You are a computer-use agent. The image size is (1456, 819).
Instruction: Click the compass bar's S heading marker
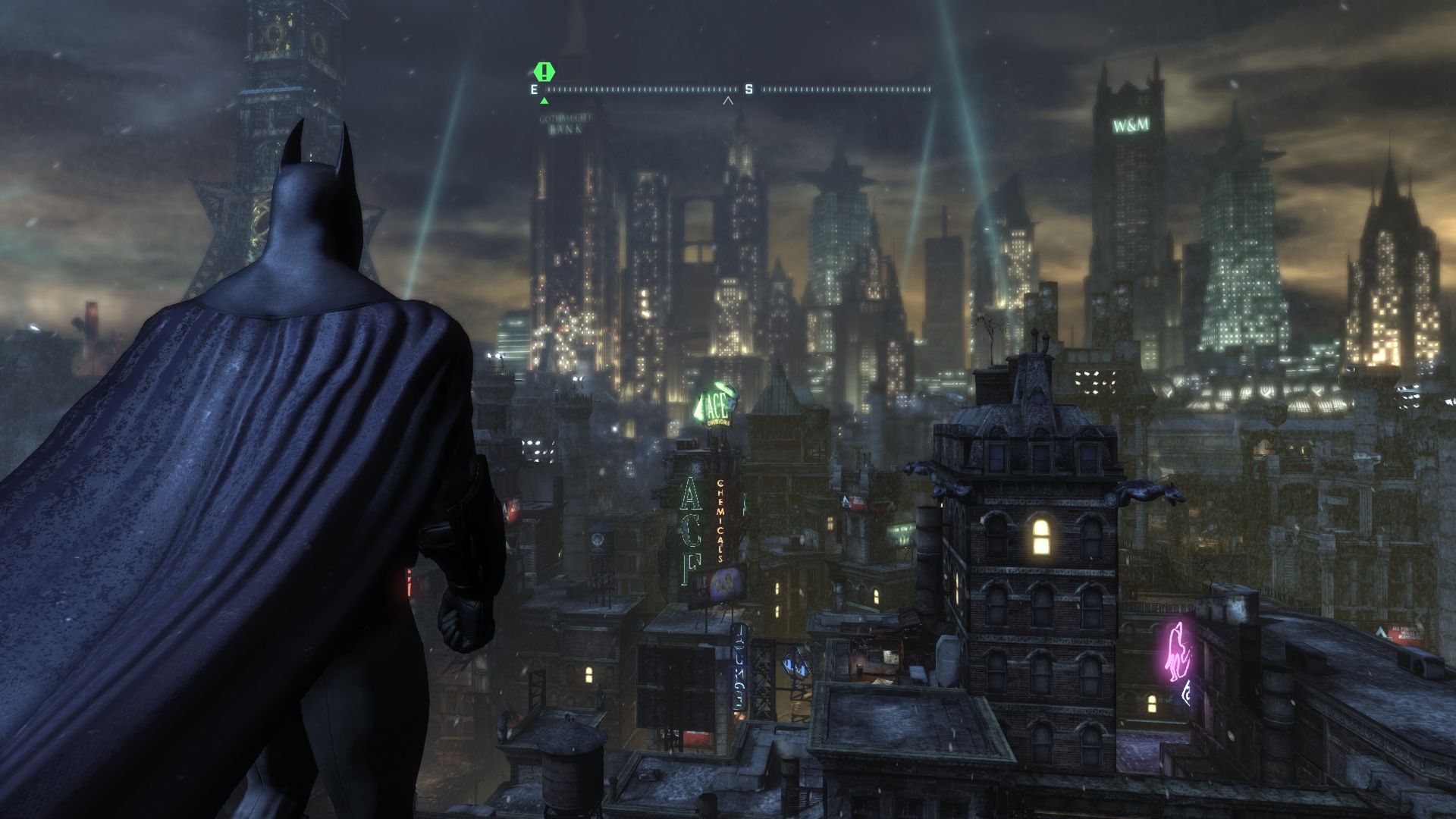point(748,89)
